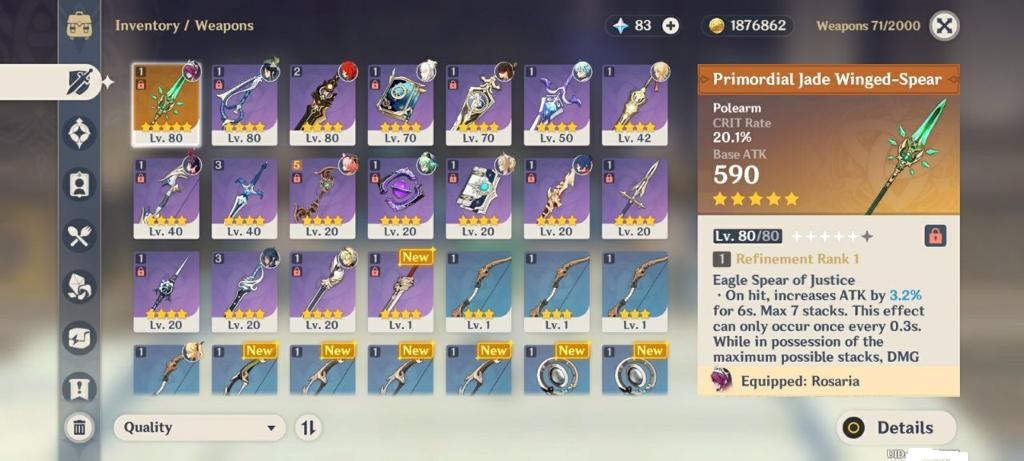This screenshot has height=461, width=1024.
Task: Select the refinement 5 Lv. 20 weapon
Action: 322,197
